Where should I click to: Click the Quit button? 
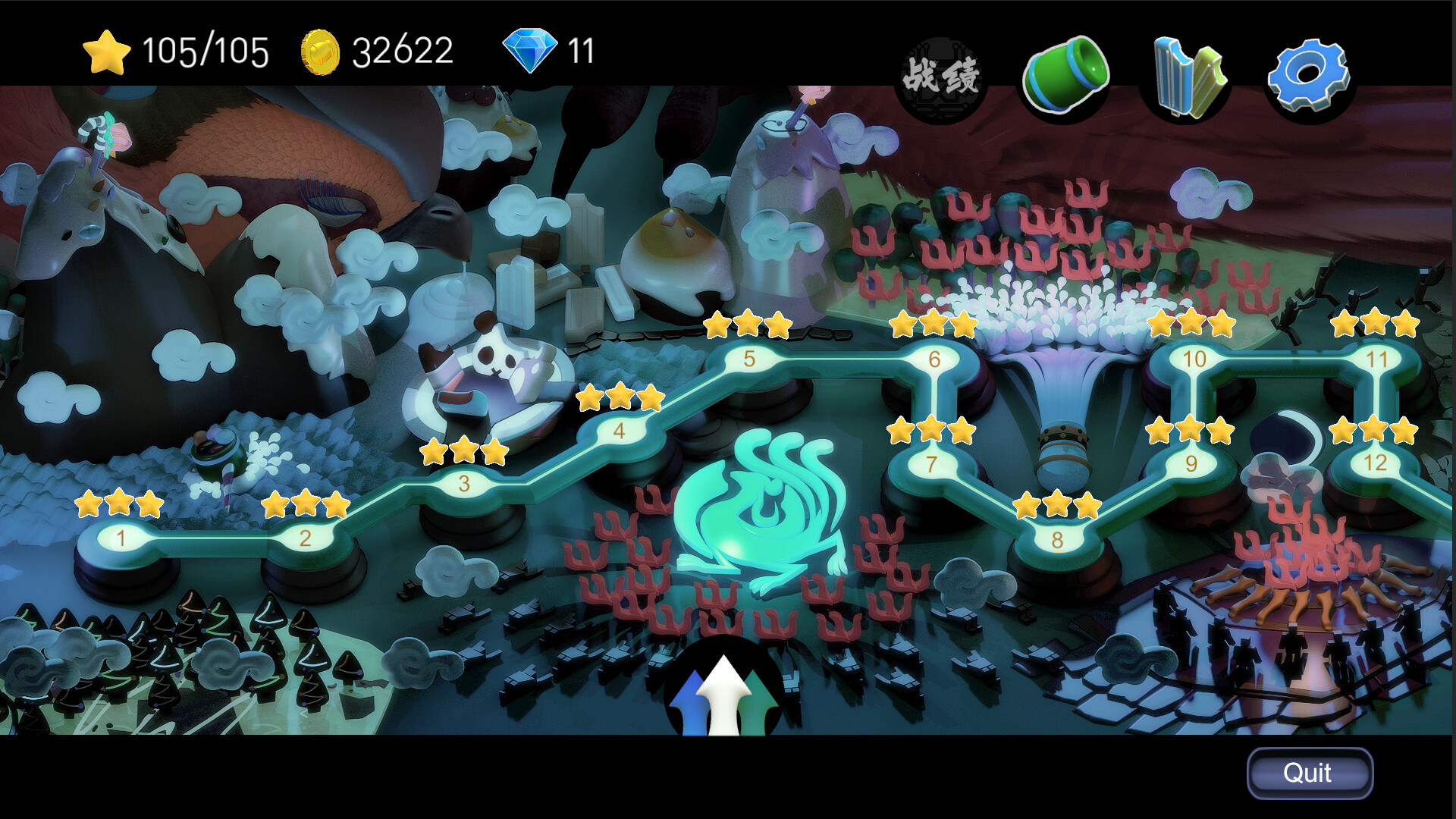pyautogui.click(x=1310, y=773)
